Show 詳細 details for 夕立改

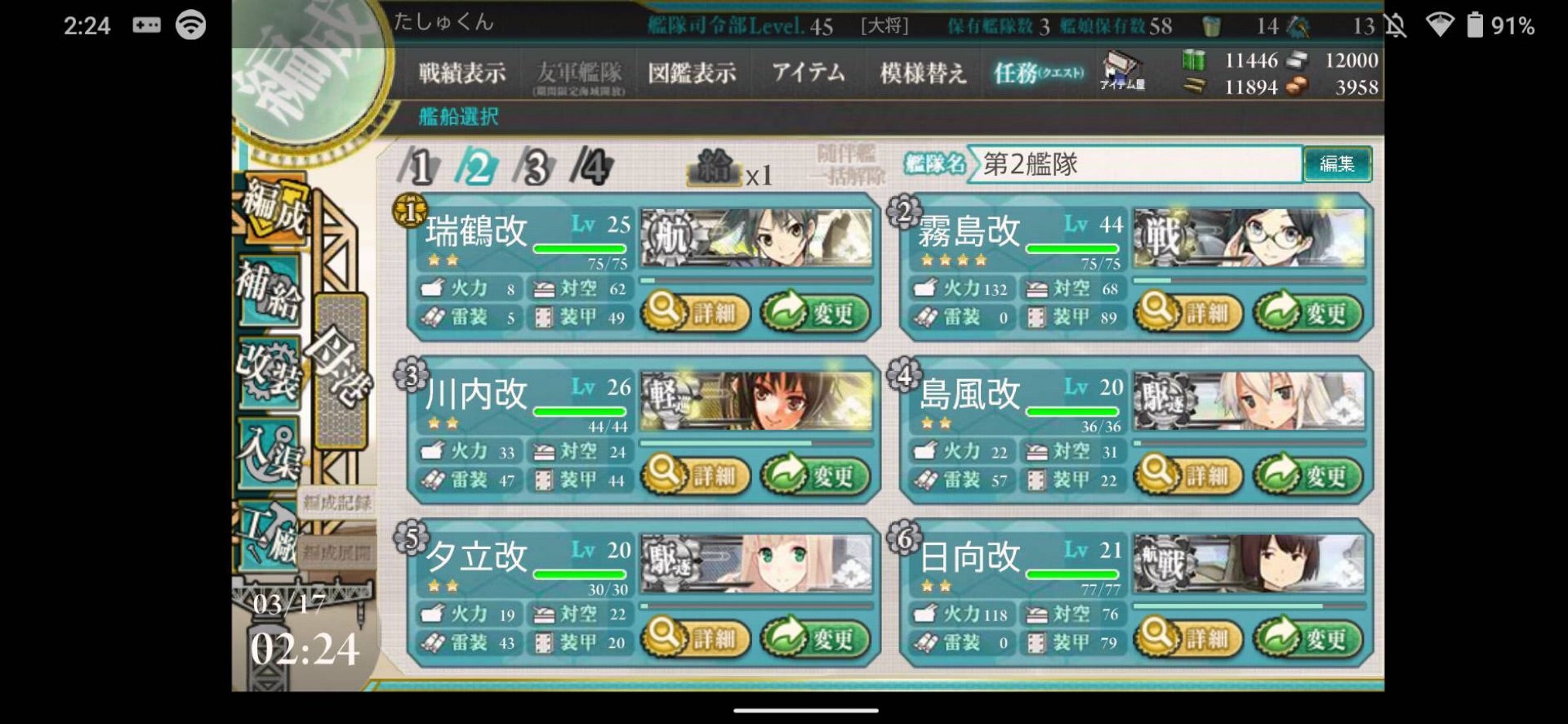(x=696, y=637)
